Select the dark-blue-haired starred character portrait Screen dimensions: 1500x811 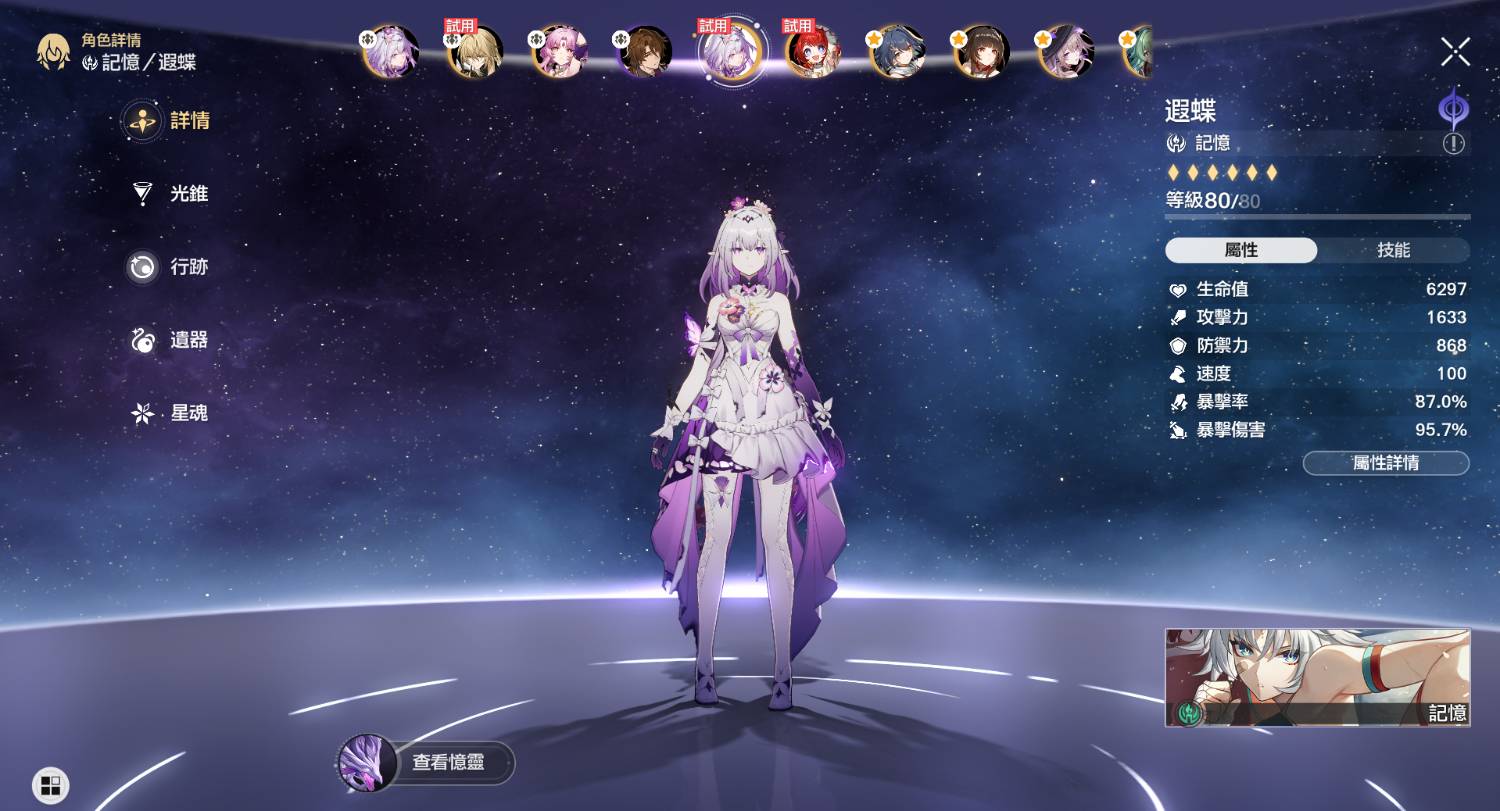coord(897,52)
